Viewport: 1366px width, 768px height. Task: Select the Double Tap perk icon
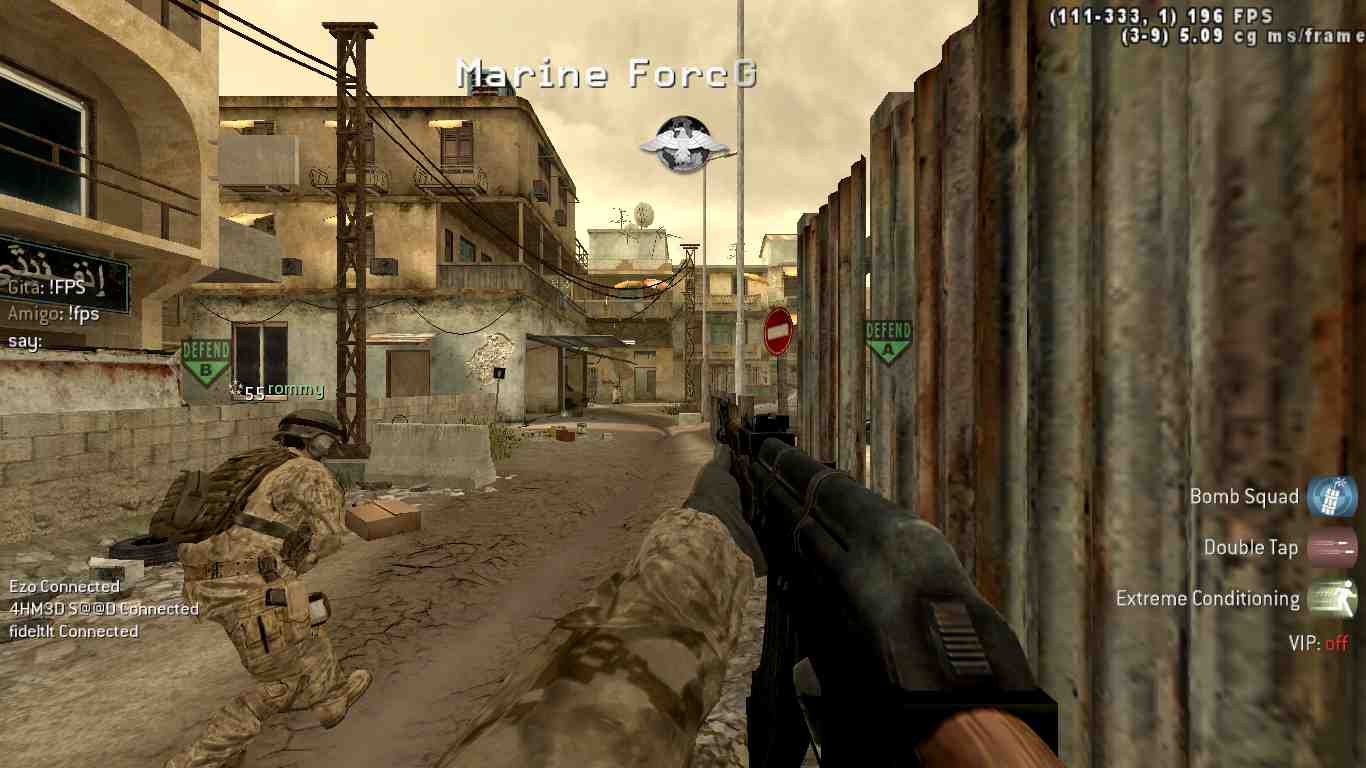[1332, 548]
